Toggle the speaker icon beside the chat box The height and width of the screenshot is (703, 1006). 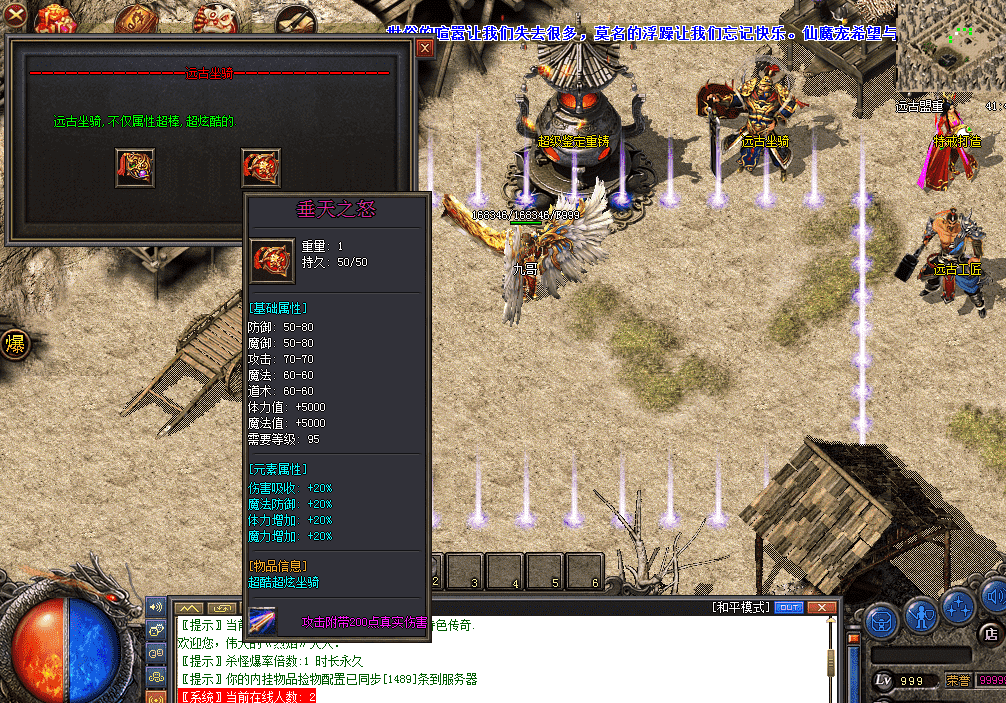point(156,606)
